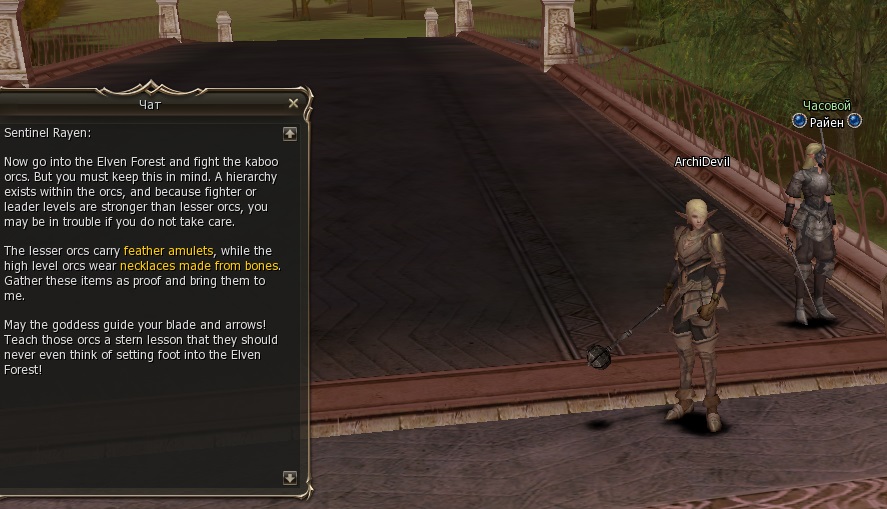Close the chat dialogue window
Image resolution: width=887 pixels, height=509 pixels.
pos(293,103)
